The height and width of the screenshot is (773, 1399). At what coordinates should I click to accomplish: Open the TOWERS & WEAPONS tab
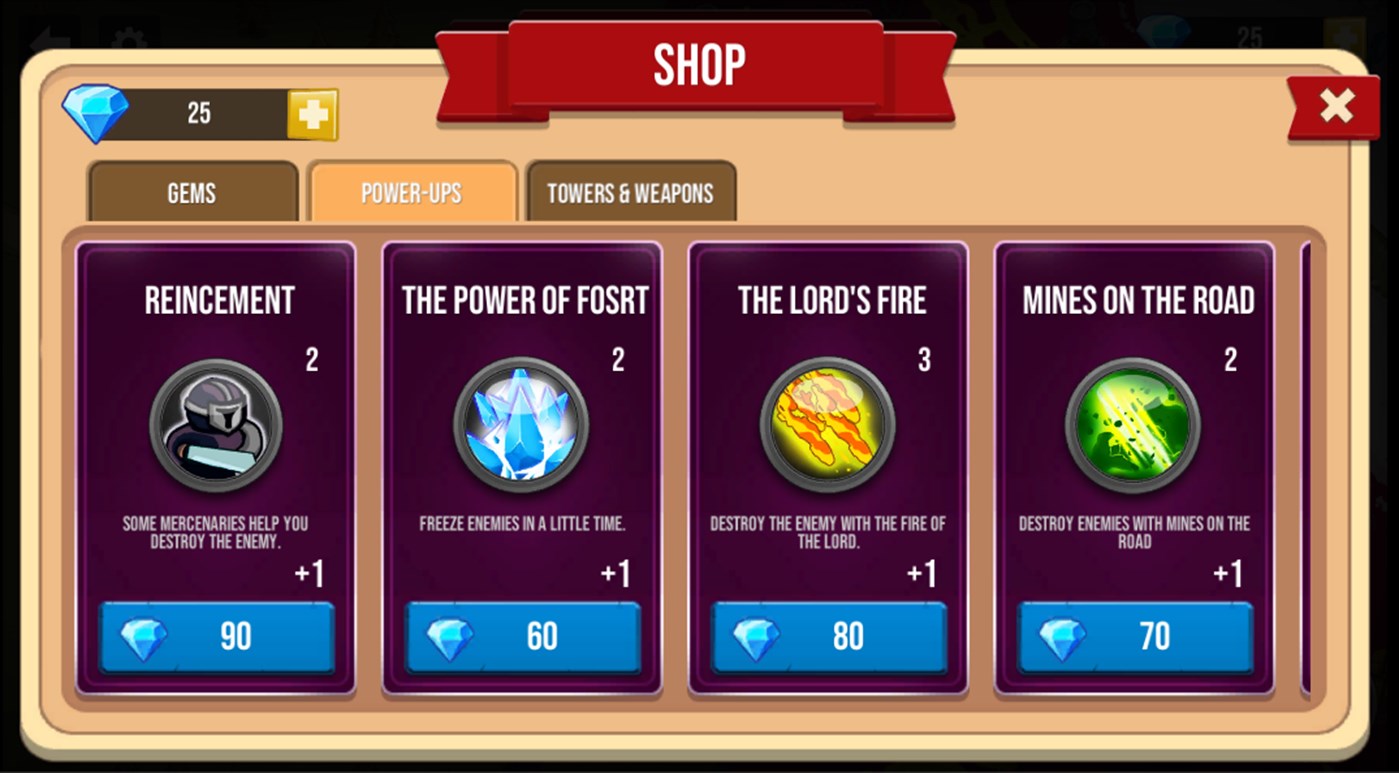630,192
